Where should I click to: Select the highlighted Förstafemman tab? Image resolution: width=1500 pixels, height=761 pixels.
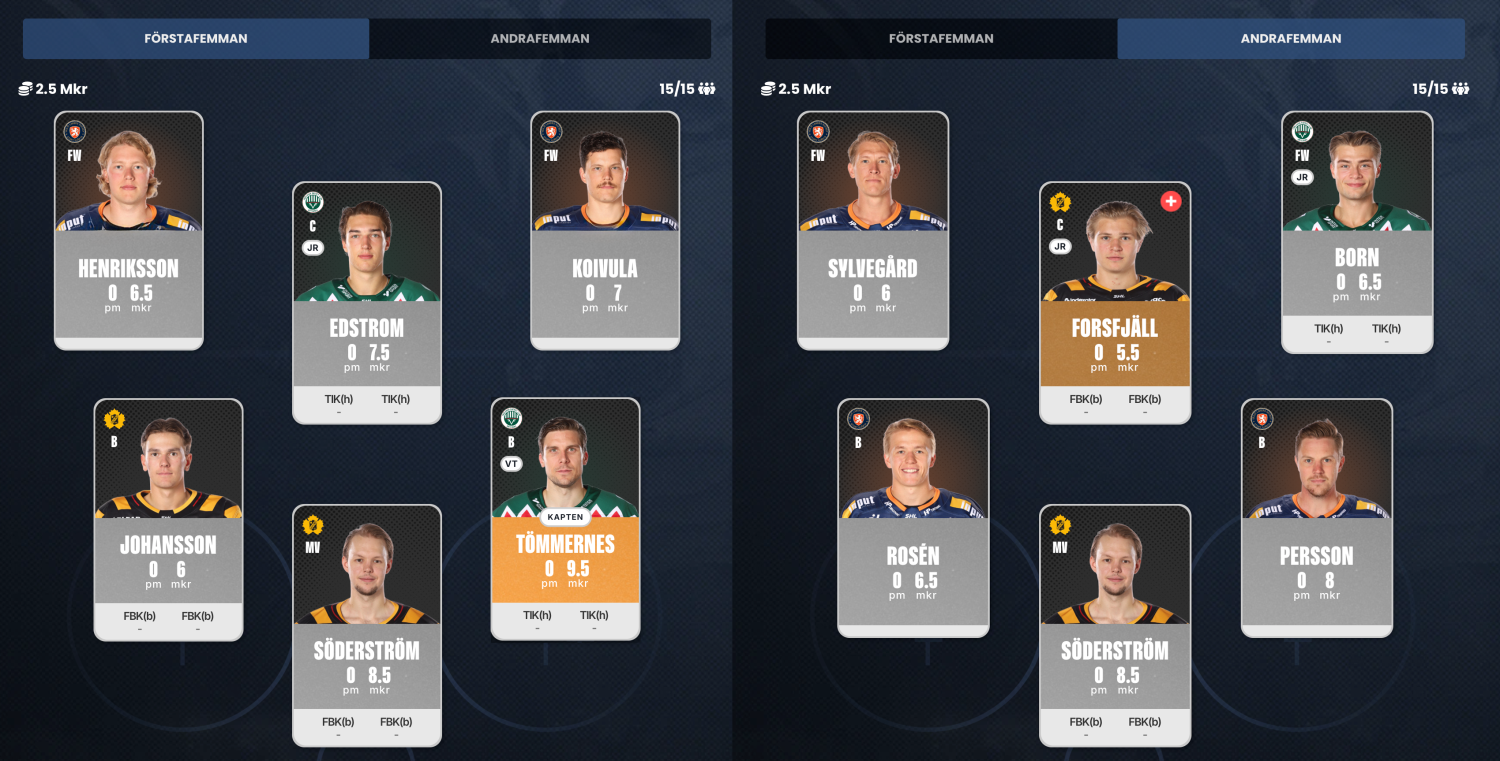pos(196,39)
